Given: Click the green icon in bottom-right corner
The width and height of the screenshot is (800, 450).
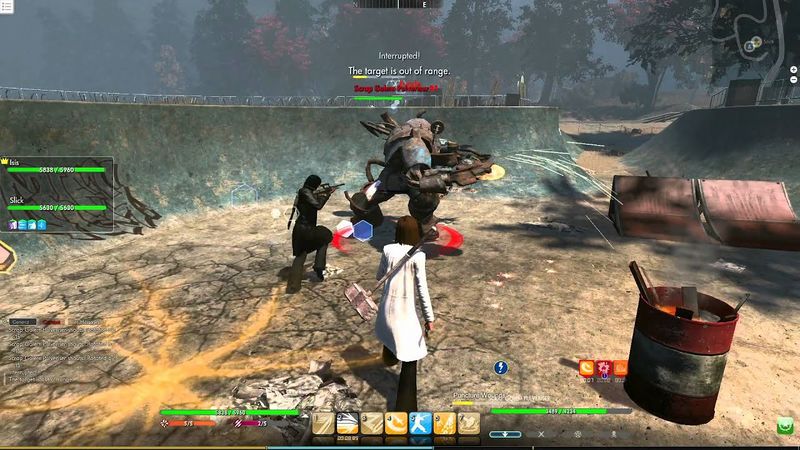Looking at the screenshot, I should click(x=786, y=426).
